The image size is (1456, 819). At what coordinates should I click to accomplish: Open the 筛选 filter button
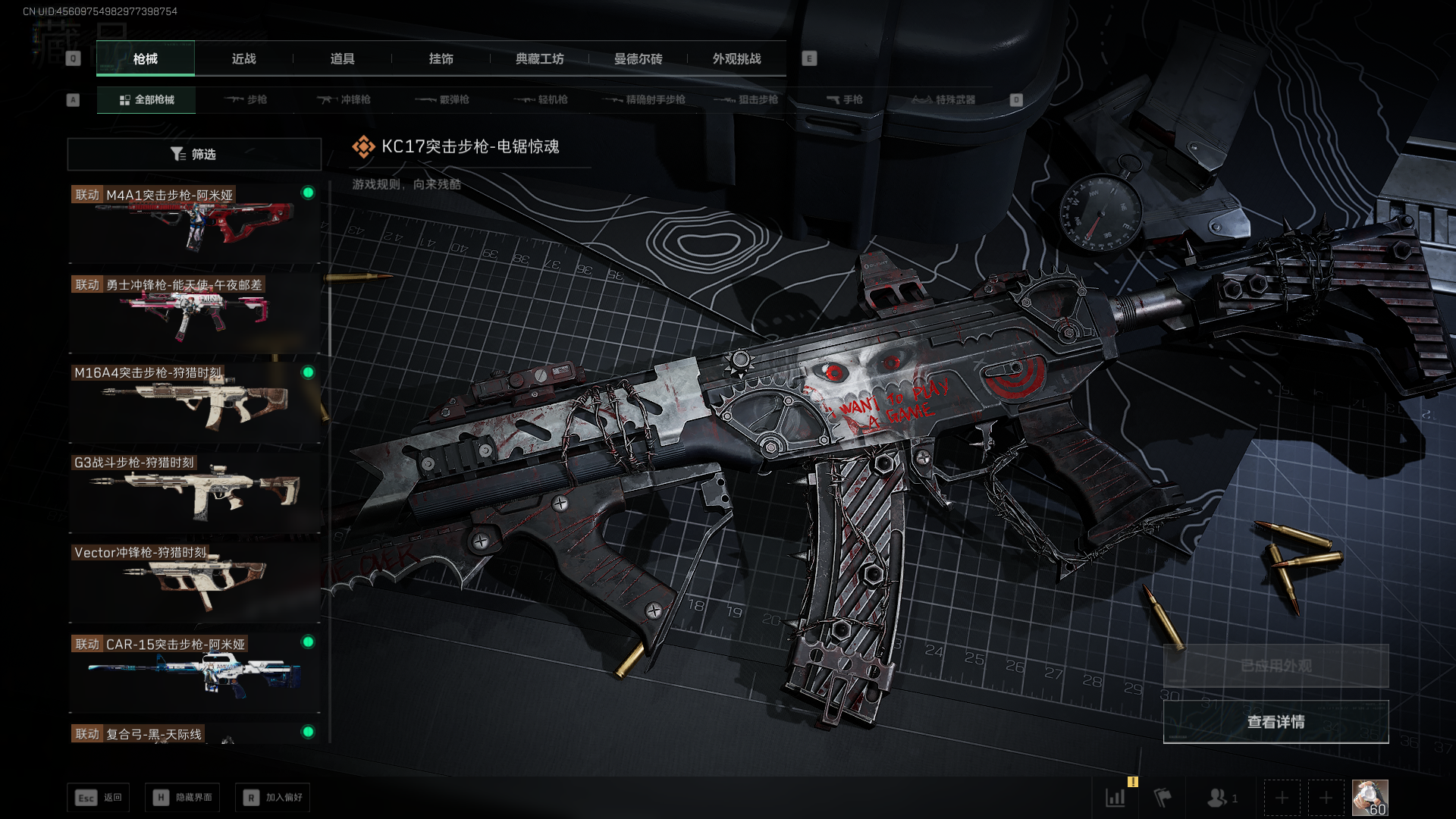click(194, 154)
